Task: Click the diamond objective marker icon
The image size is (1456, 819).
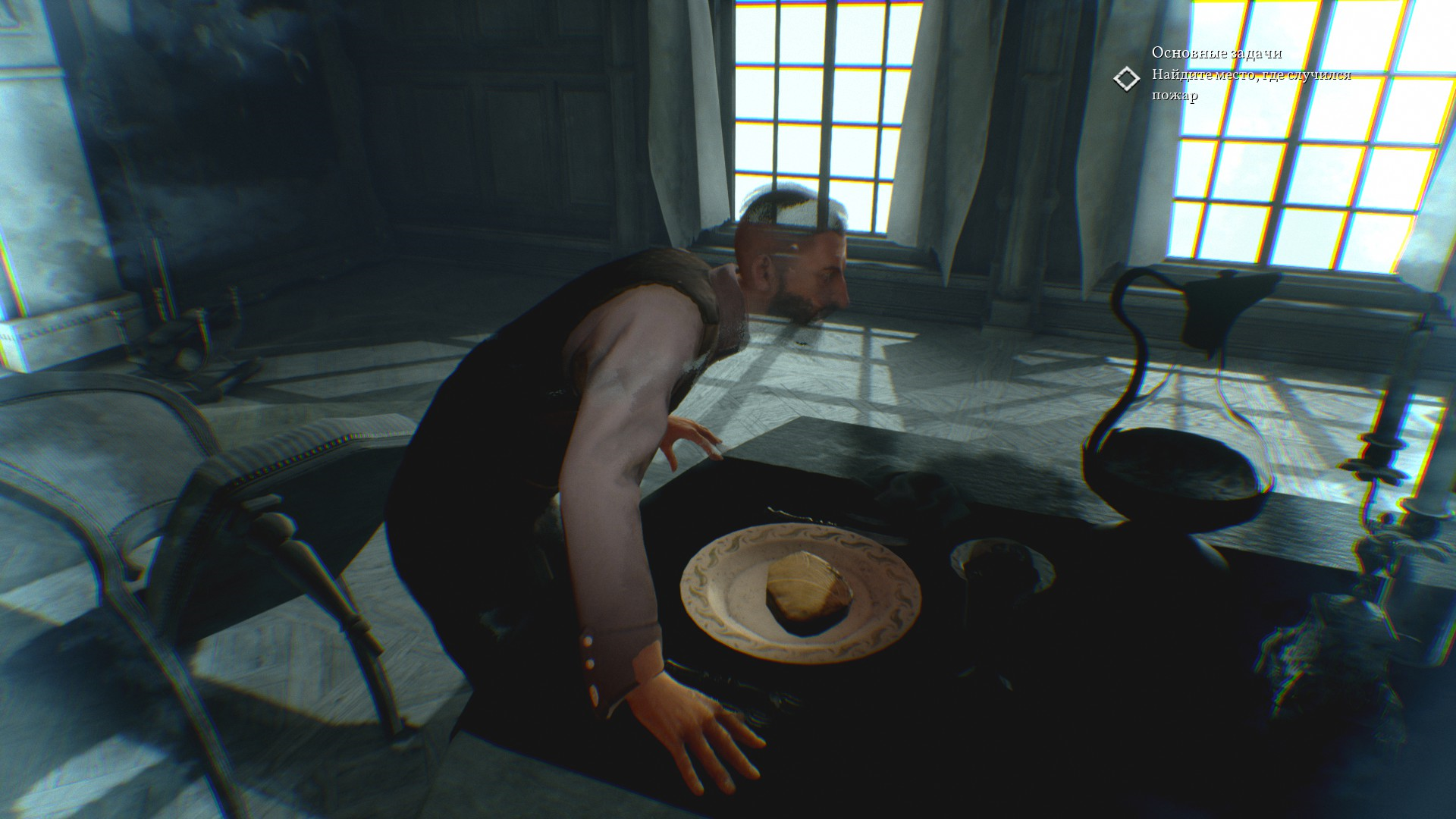Action: point(1126,79)
